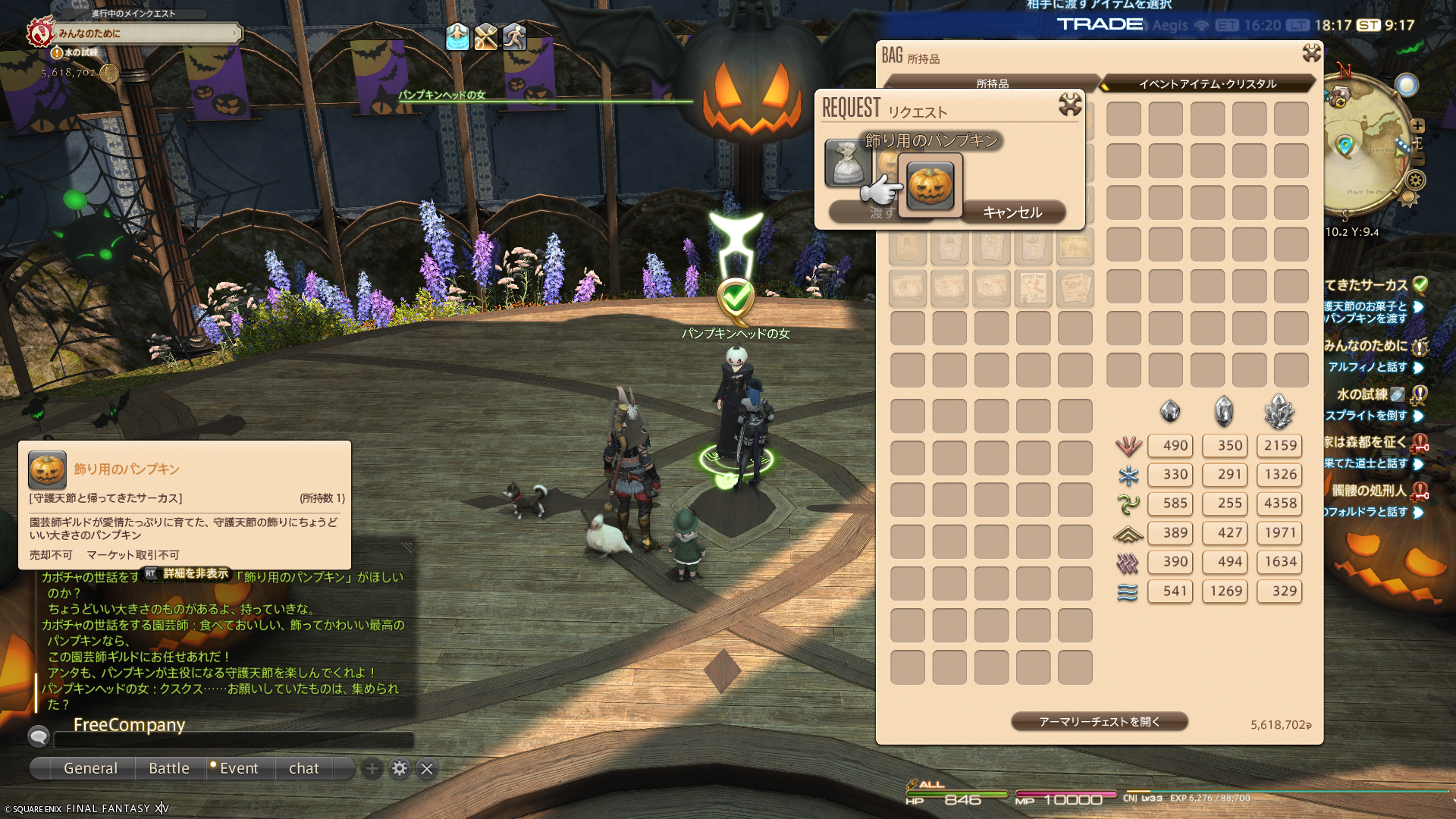Cancel the item request
Screen dimensions: 1456x819
coord(1012,212)
